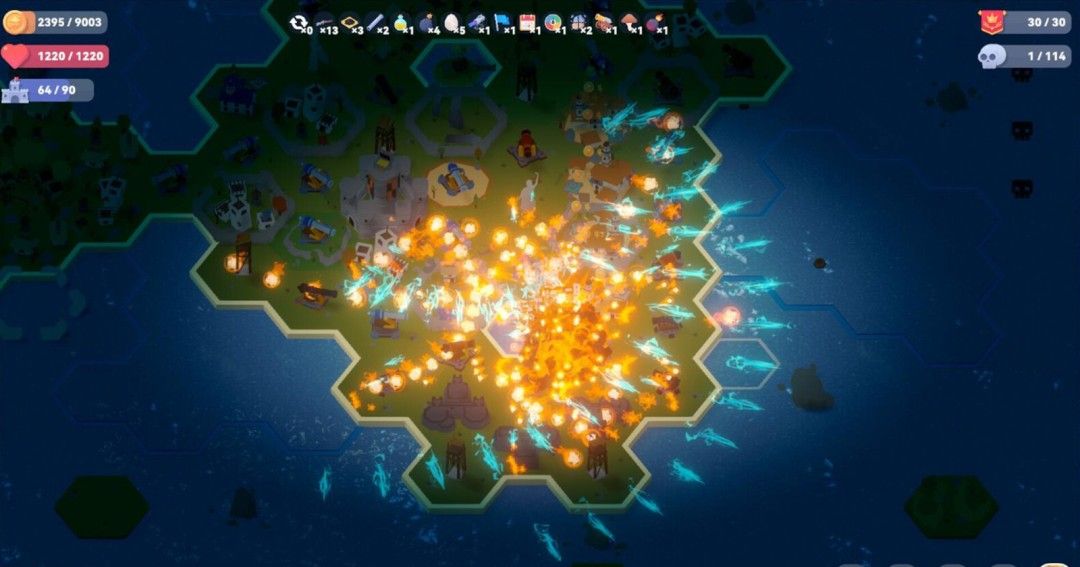Open the red calendar item icon

527,22
